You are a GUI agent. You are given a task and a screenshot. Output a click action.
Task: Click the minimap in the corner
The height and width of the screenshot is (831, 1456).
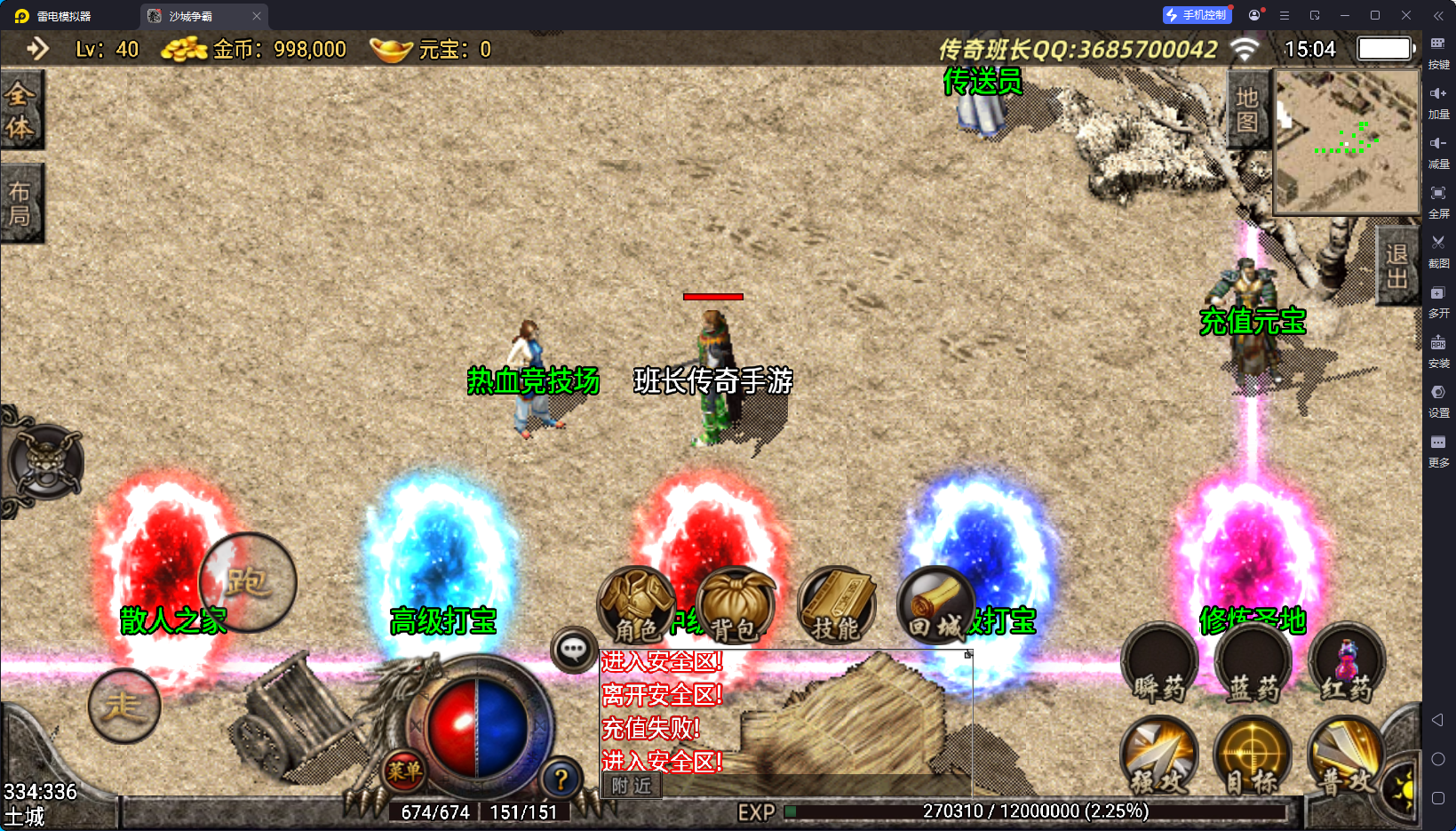pos(1346,142)
